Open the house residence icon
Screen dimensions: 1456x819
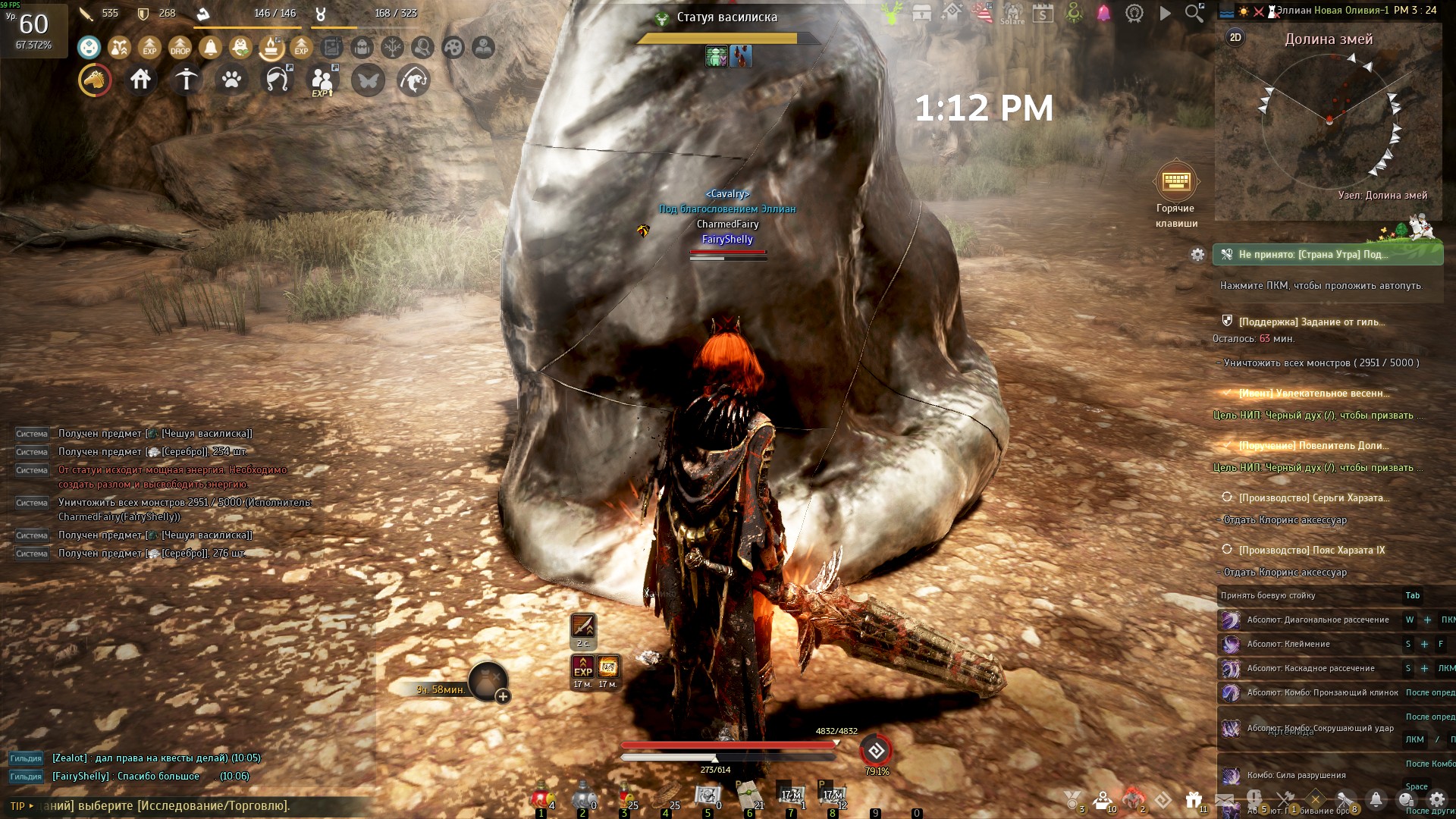coord(140,80)
